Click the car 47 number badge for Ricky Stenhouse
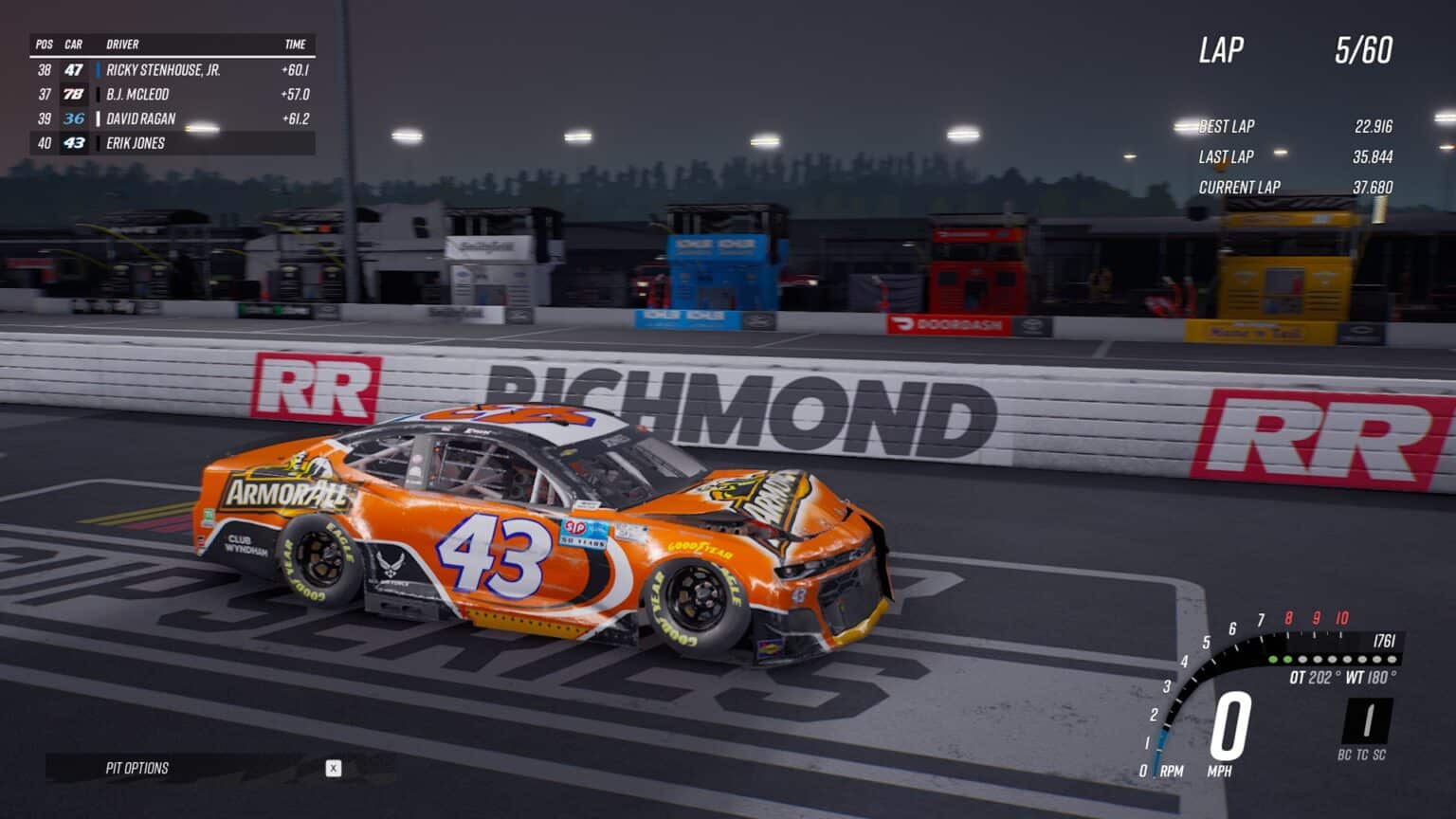The width and height of the screenshot is (1456, 819). coord(75,68)
